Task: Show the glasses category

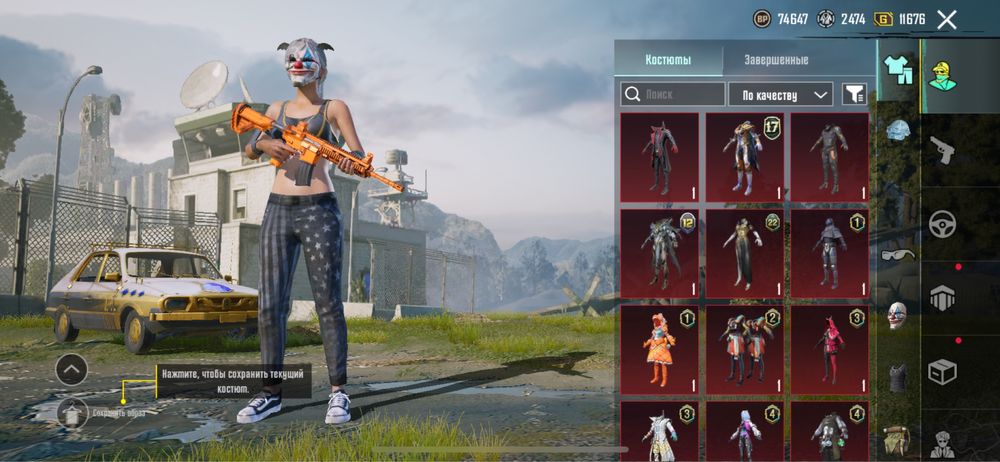Action: 898,254
